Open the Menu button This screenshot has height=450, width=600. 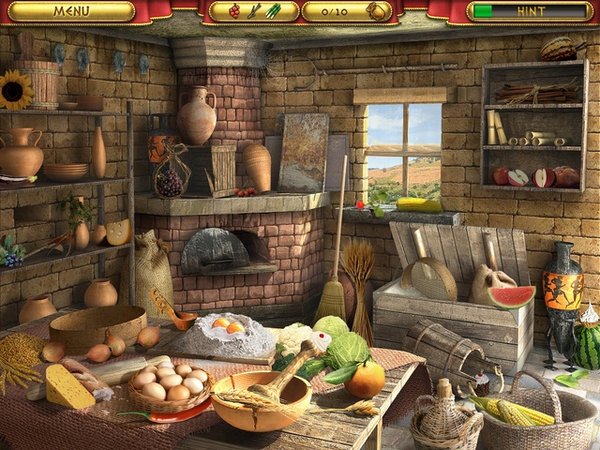click(x=71, y=11)
